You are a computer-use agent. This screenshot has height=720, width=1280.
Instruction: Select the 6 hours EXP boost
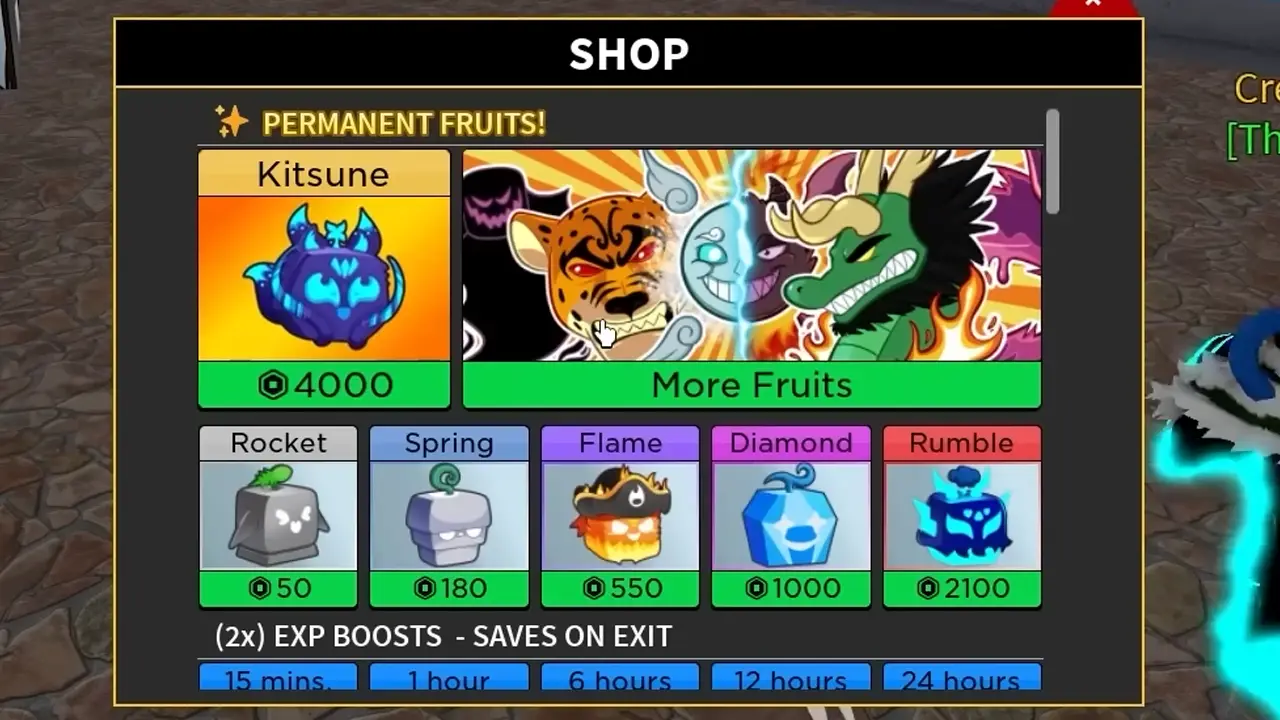click(x=620, y=680)
